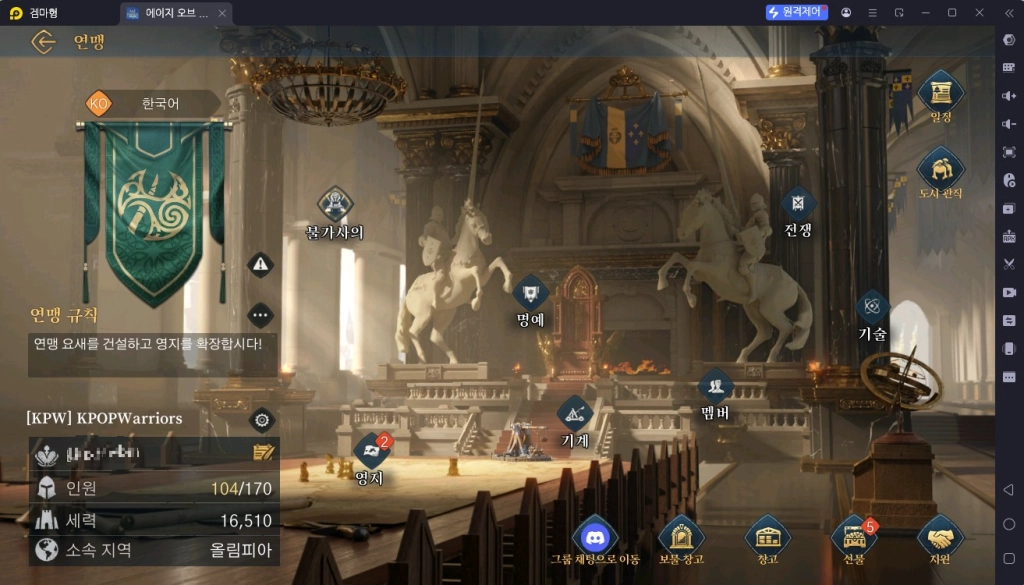Open the 전쟁 war menu
The height and width of the screenshot is (585, 1024).
pos(798,205)
